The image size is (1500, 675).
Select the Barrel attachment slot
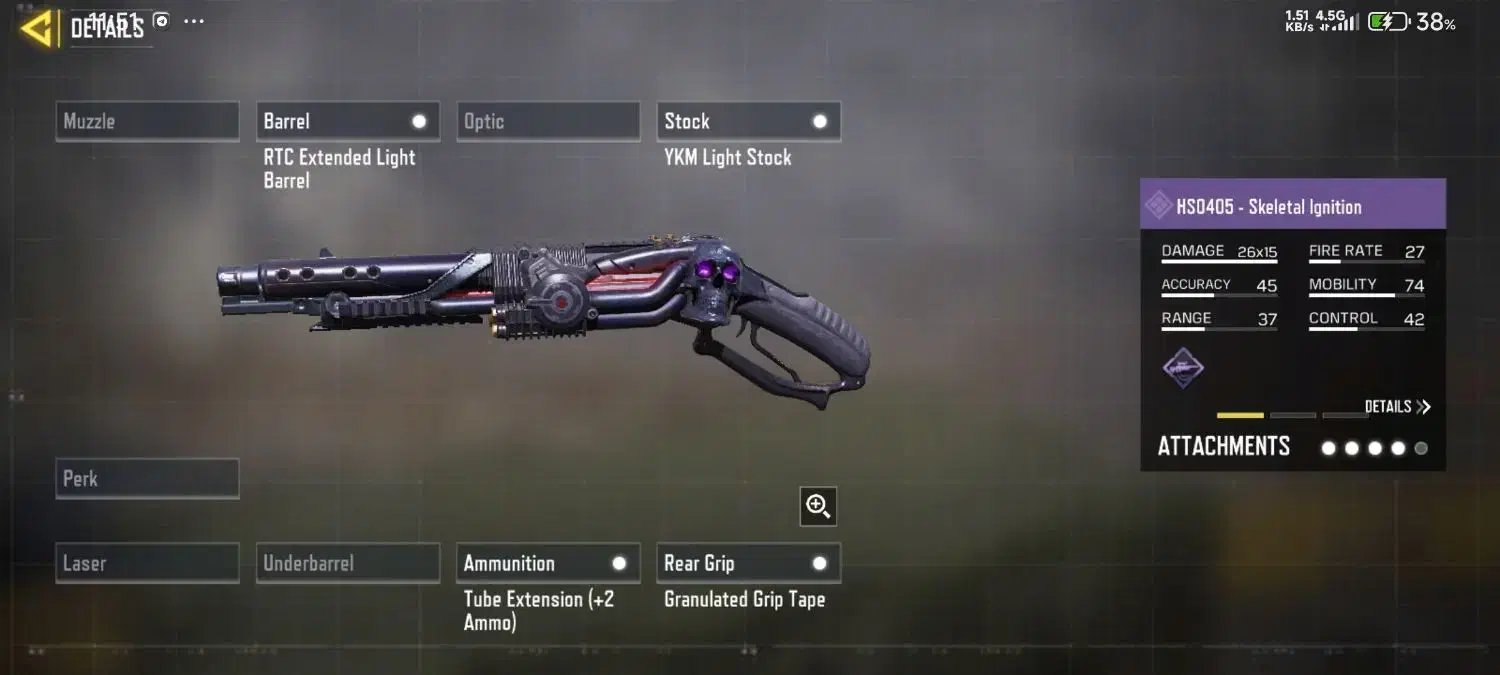tap(347, 121)
